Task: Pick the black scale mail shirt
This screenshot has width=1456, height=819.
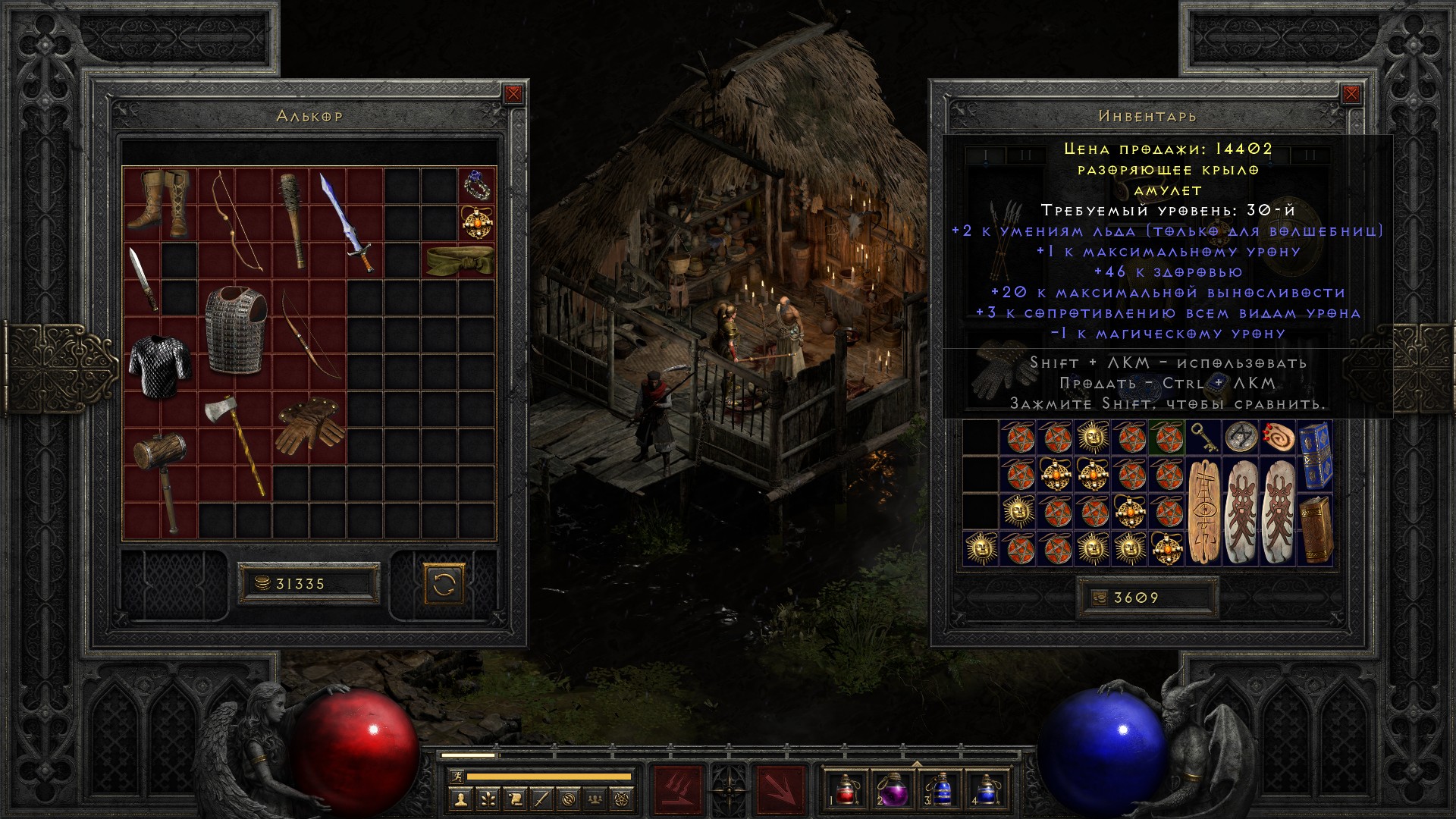Action: [x=159, y=366]
